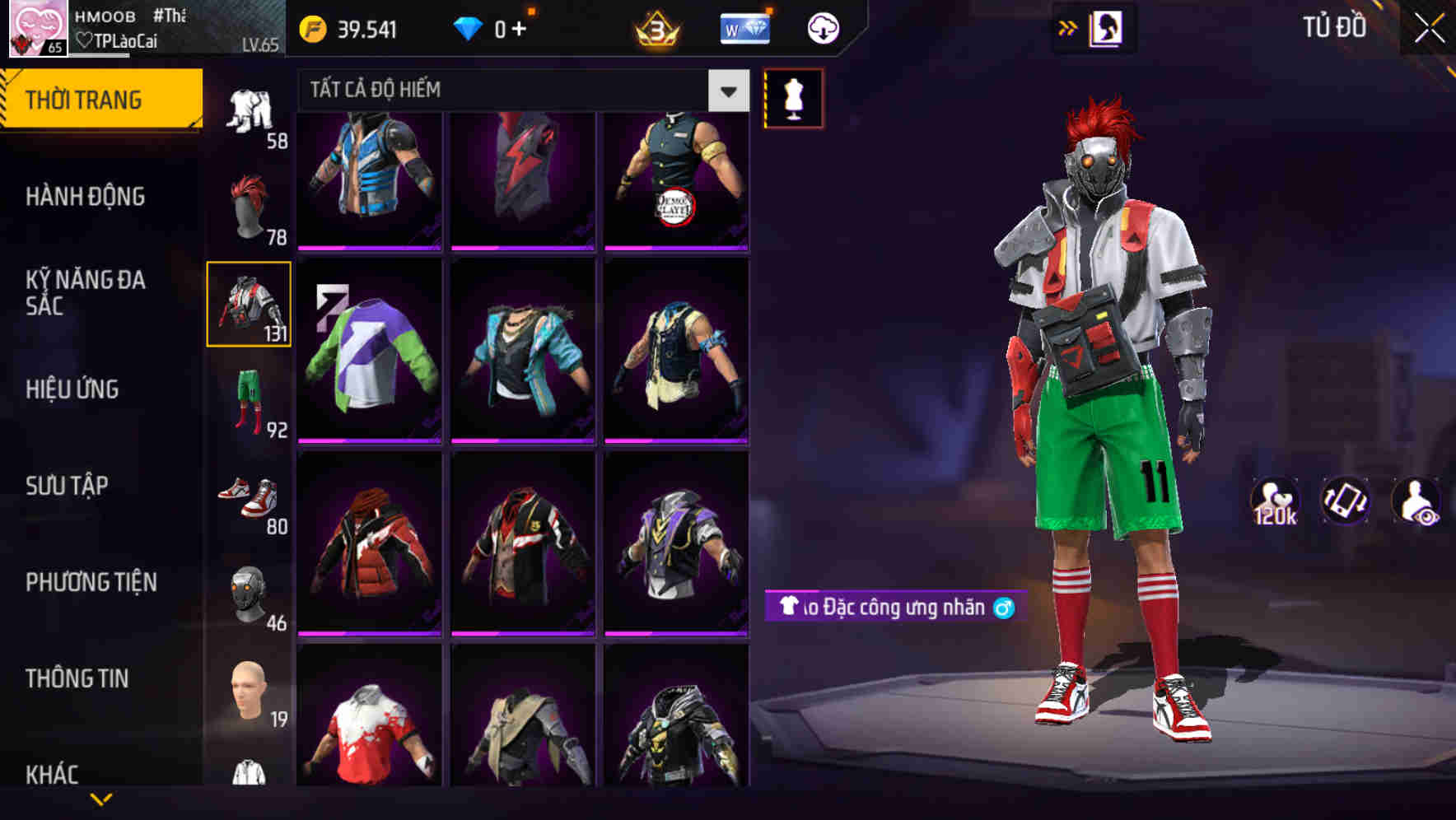This screenshot has width=1456, height=820.
Task: Open the PHƯƠNG TIỆN menu item
Action: 89,582
